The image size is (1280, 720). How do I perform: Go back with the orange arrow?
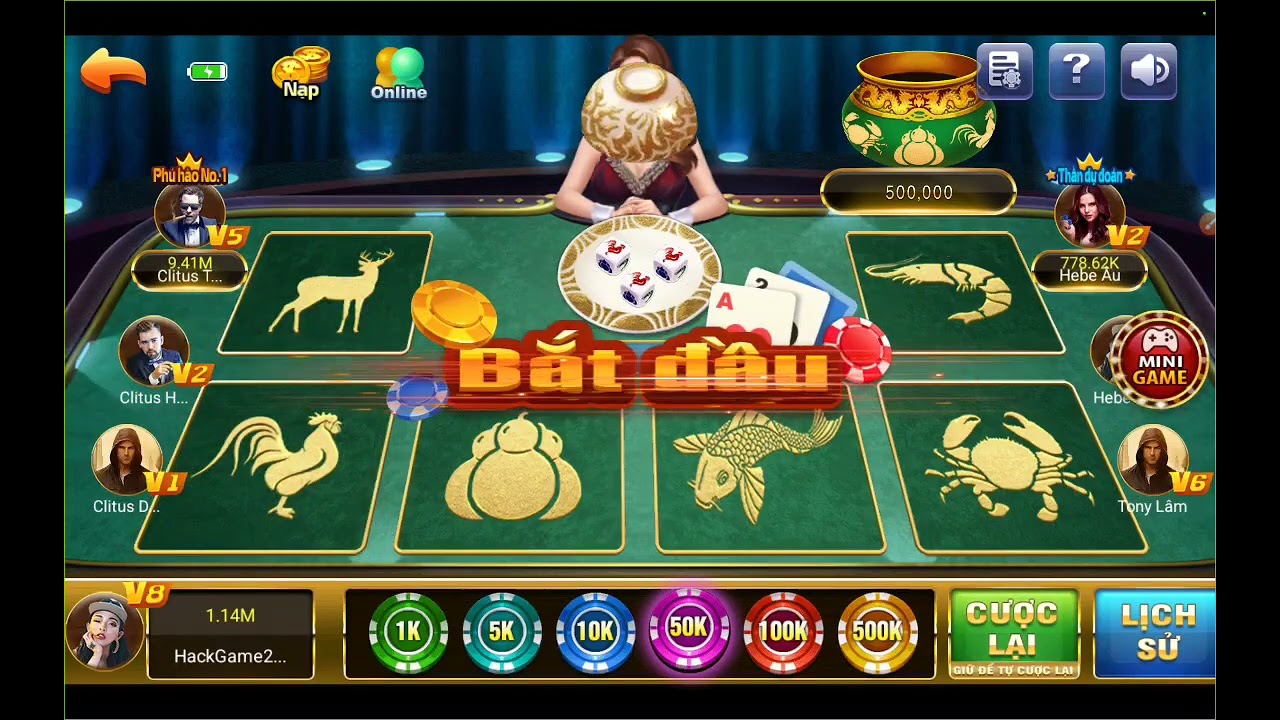click(113, 71)
